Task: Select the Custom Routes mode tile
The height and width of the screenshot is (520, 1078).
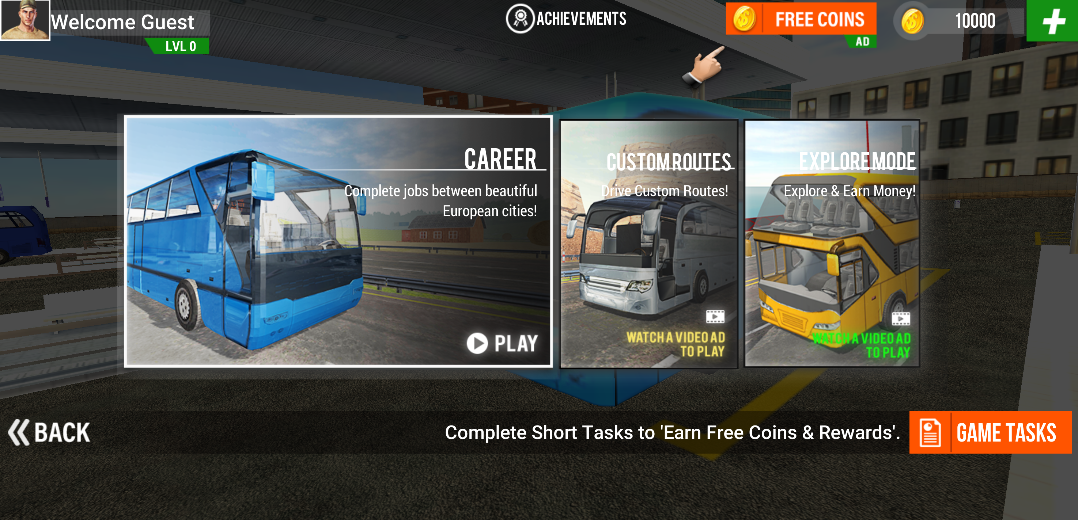Action: point(649,243)
